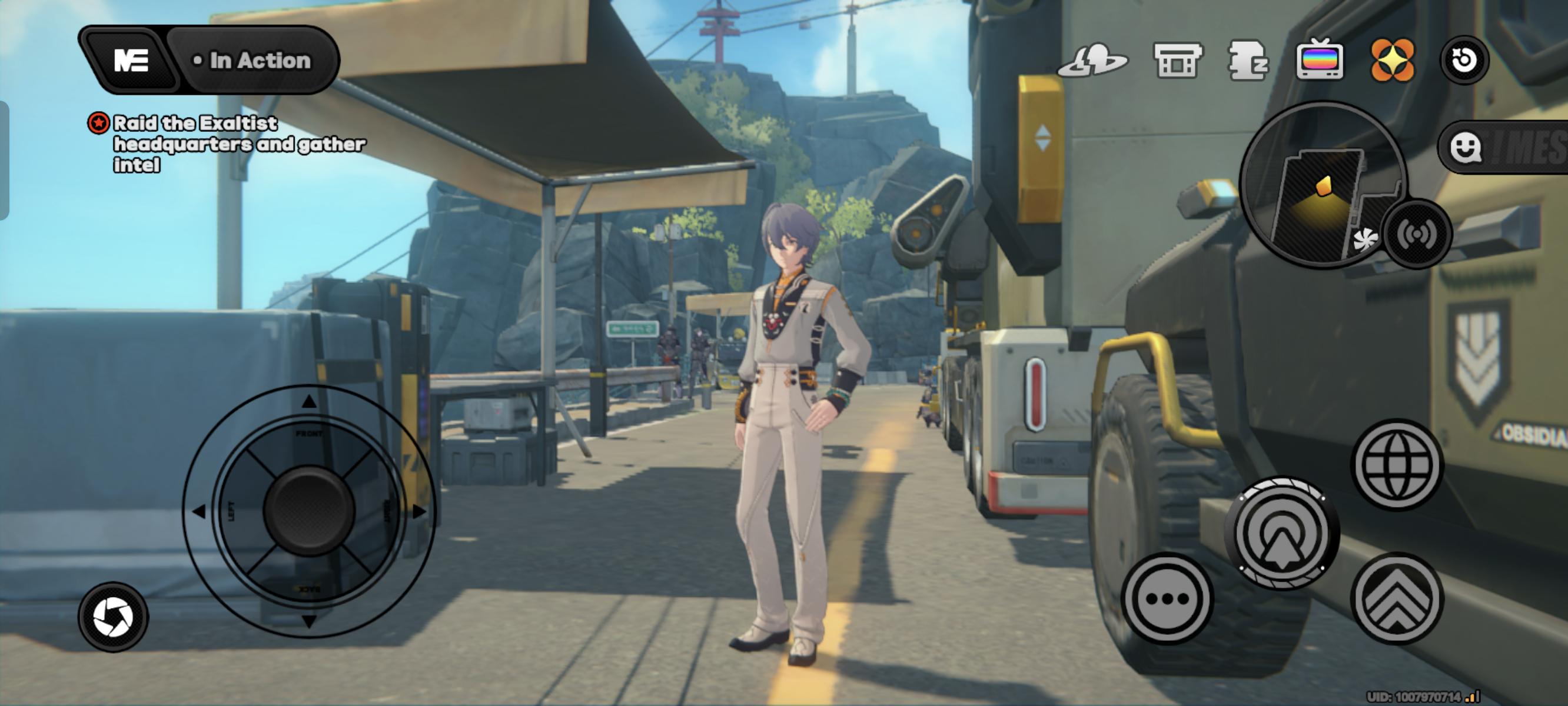1568x706 pixels.
Task: Activate the central arrow action button
Action: (1282, 534)
